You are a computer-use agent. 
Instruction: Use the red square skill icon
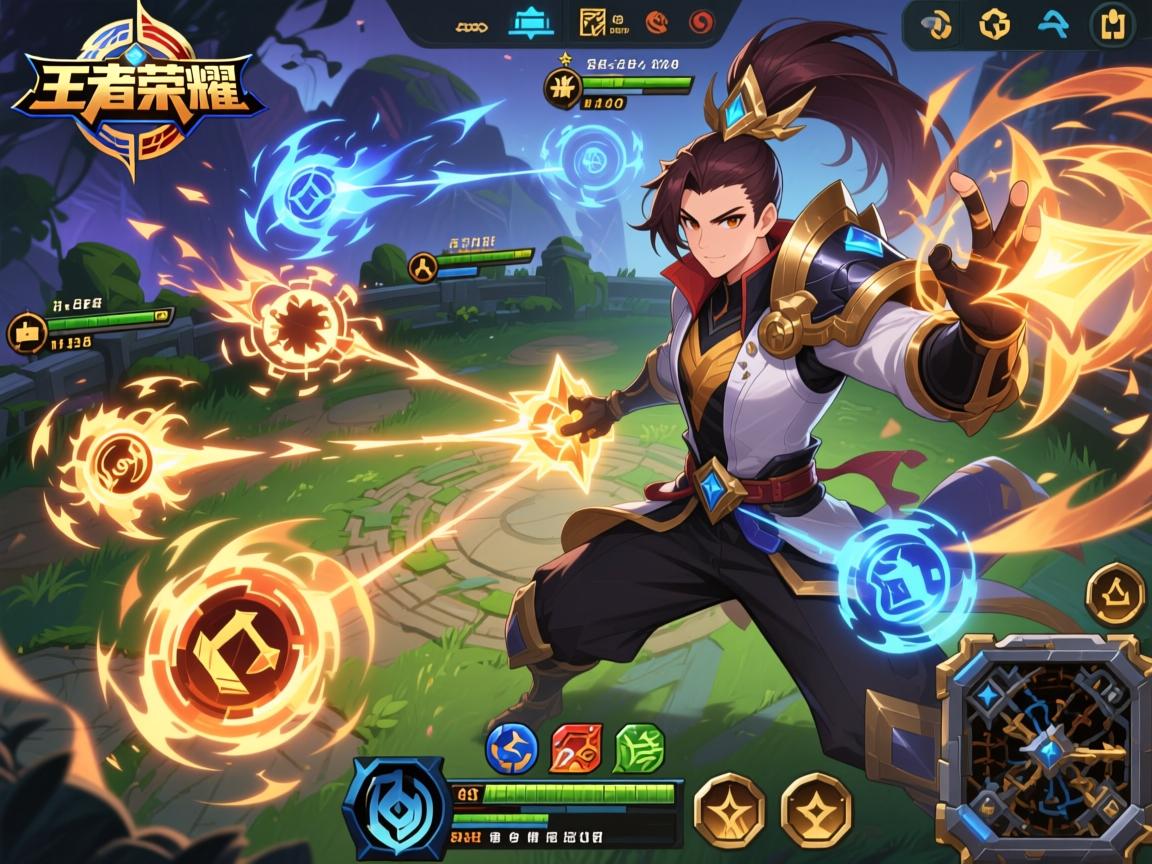(x=574, y=749)
